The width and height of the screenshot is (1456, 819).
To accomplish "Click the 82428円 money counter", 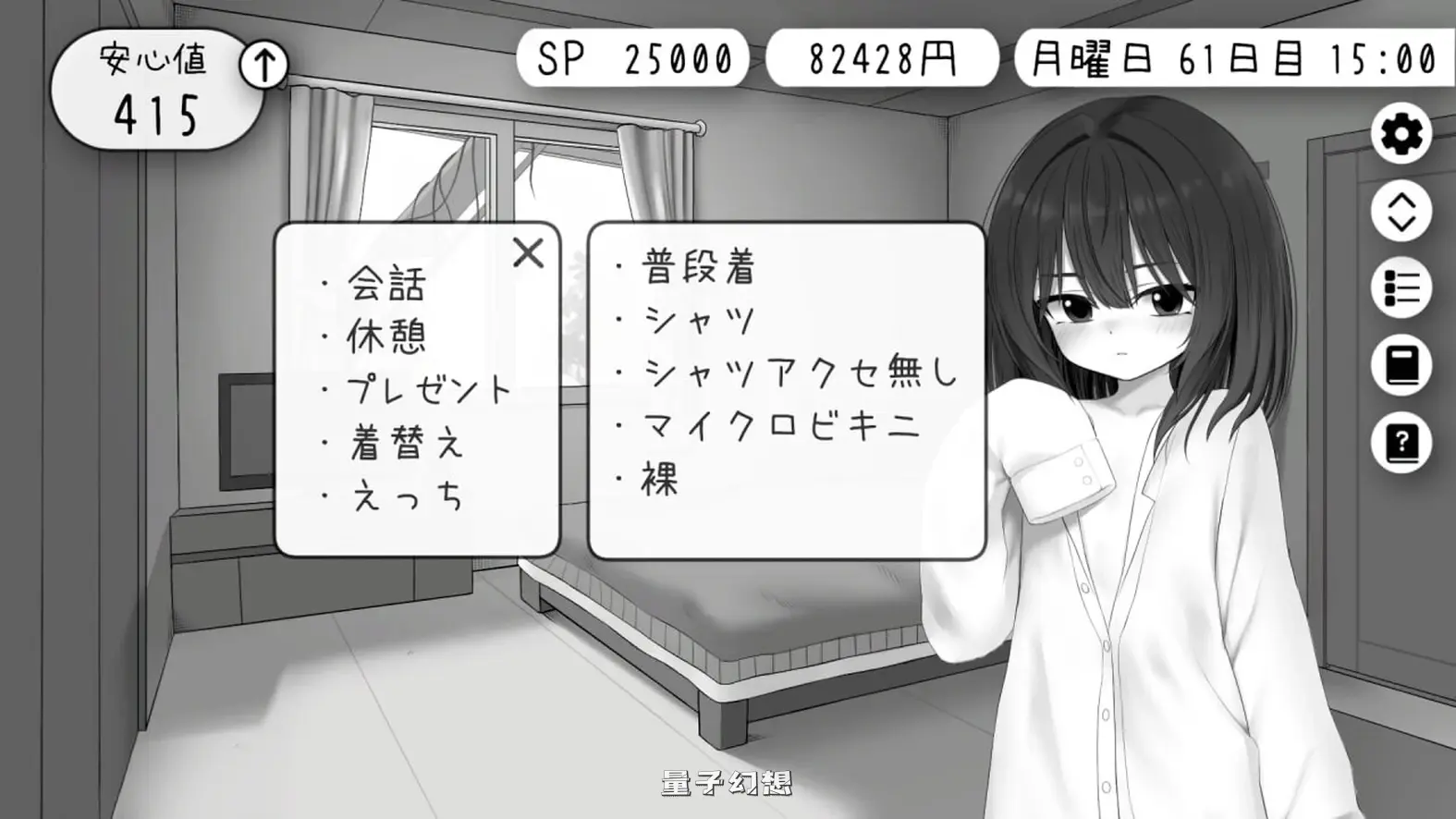I will coord(883,58).
